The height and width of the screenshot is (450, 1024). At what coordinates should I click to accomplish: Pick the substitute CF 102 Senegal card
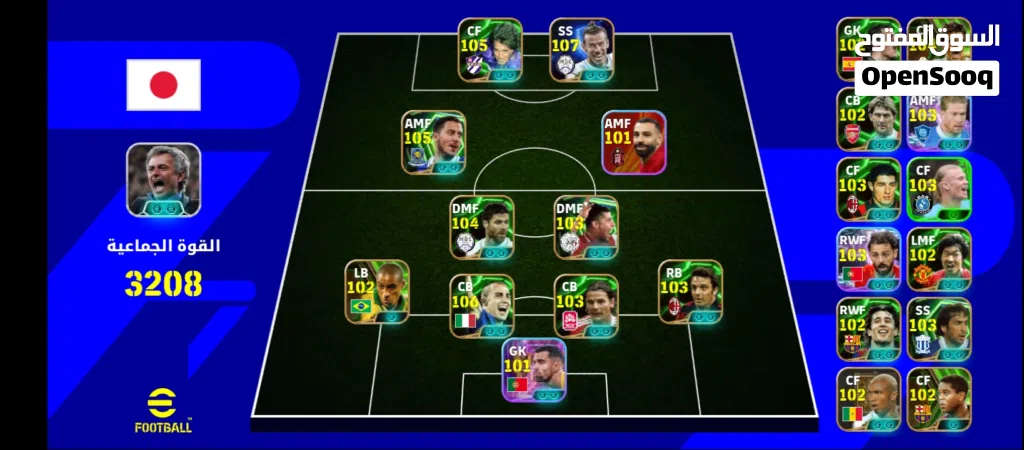(868, 399)
